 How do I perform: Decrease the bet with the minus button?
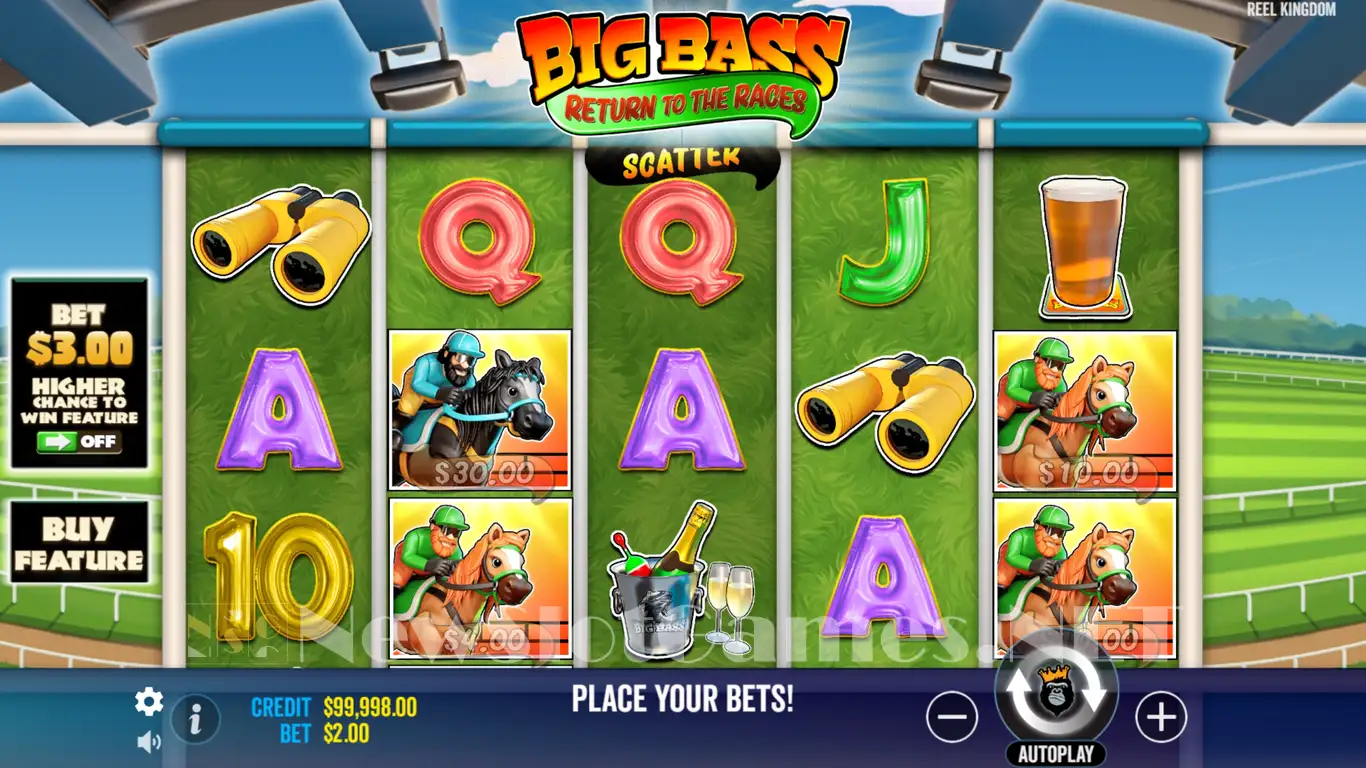pos(951,717)
